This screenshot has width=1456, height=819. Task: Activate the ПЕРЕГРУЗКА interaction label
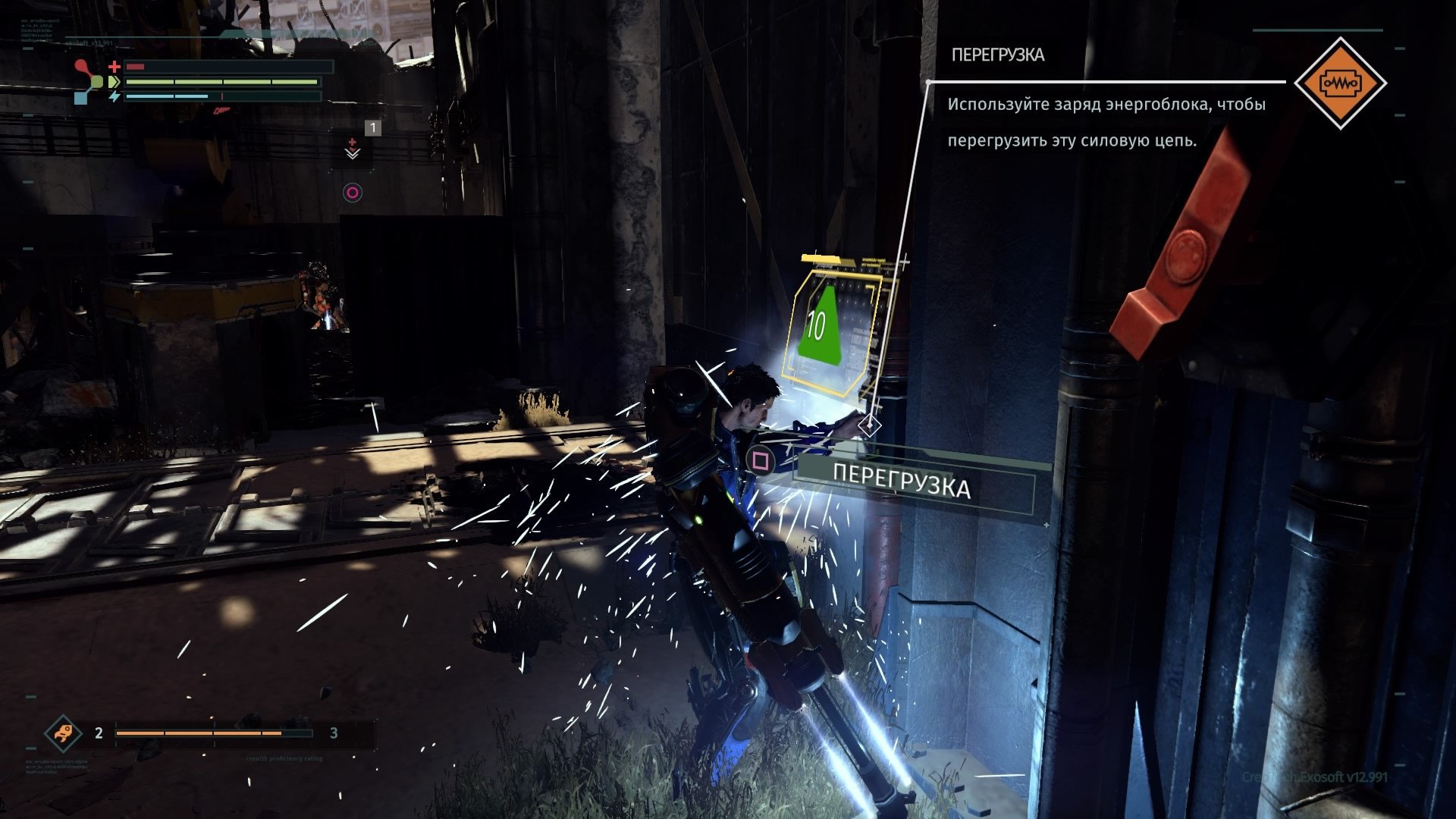(x=901, y=482)
